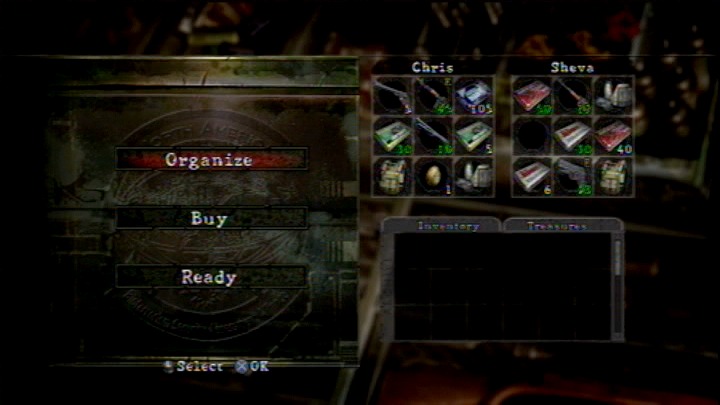The width and height of the screenshot is (720, 405).
Task: Select Chris's body armor vest slot
Action: click(x=392, y=175)
